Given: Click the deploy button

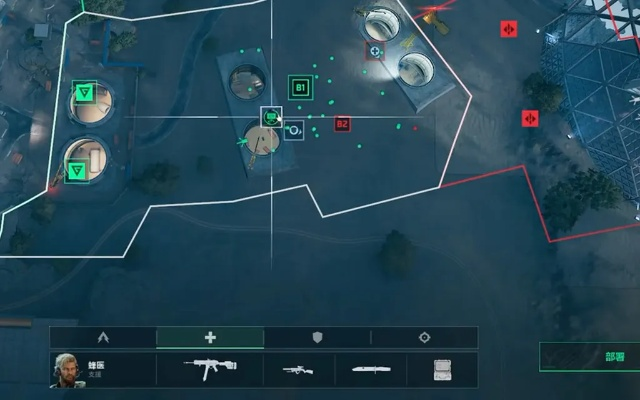Looking at the screenshot, I should click(588, 357).
